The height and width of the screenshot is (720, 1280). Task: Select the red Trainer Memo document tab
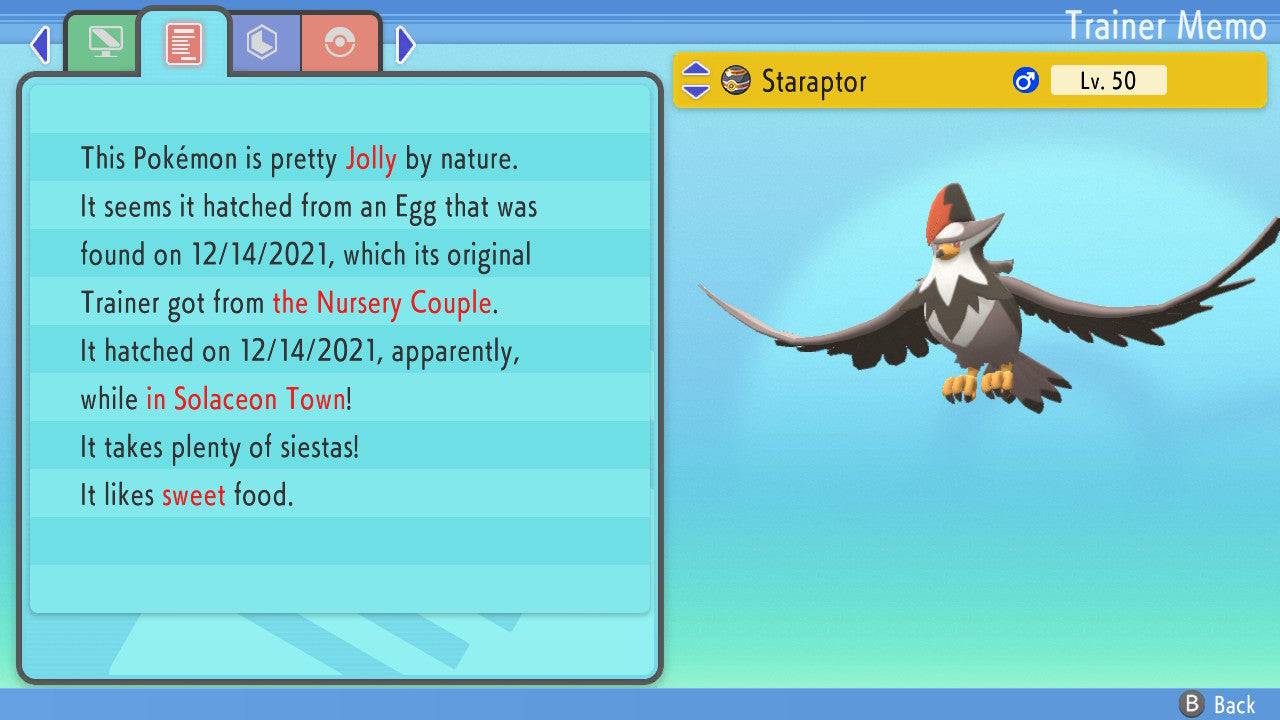point(183,44)
